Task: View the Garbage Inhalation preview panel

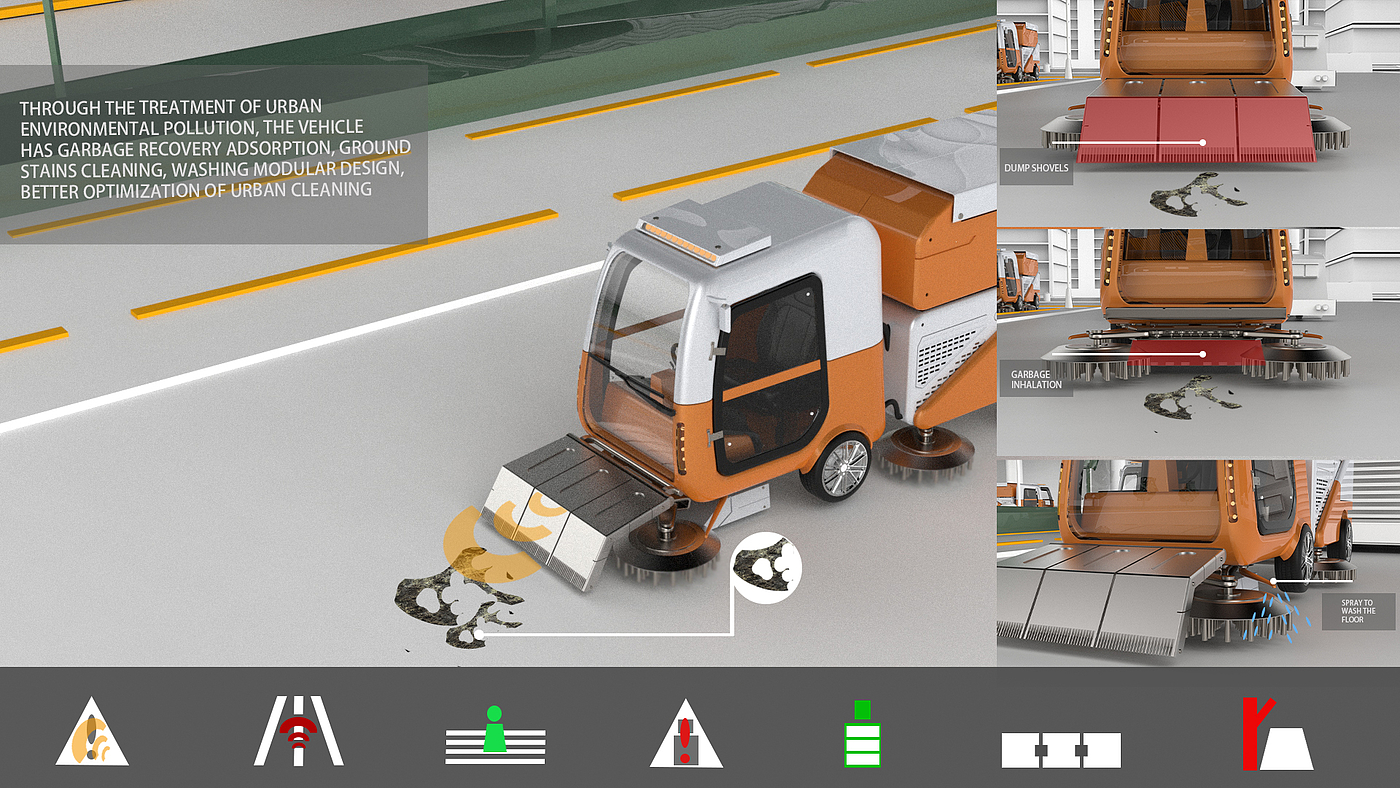Action: [1198, 342]
